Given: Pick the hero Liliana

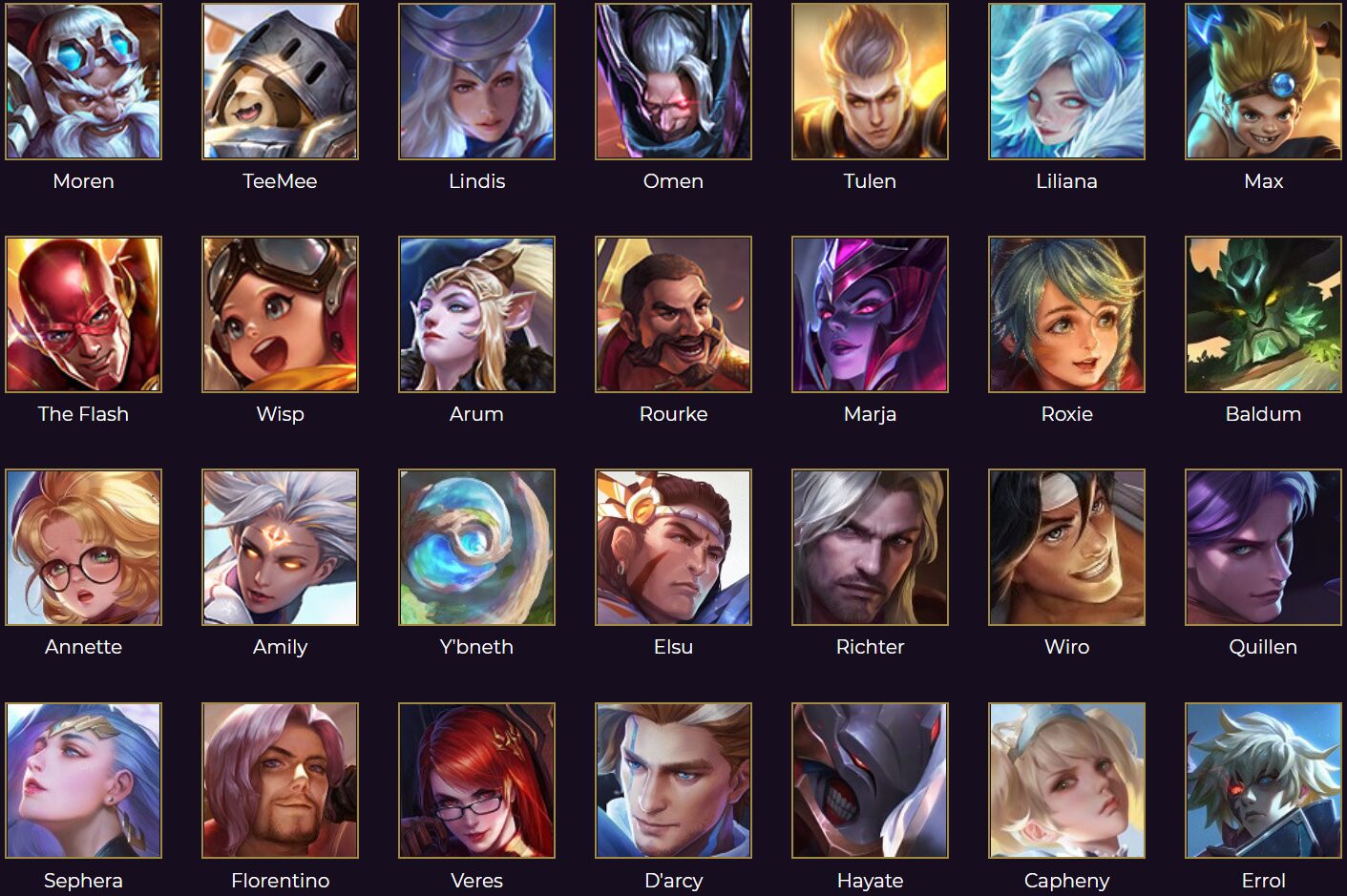Looking at the screenshot, I should pyautogui.click(x=1066, y=81).
